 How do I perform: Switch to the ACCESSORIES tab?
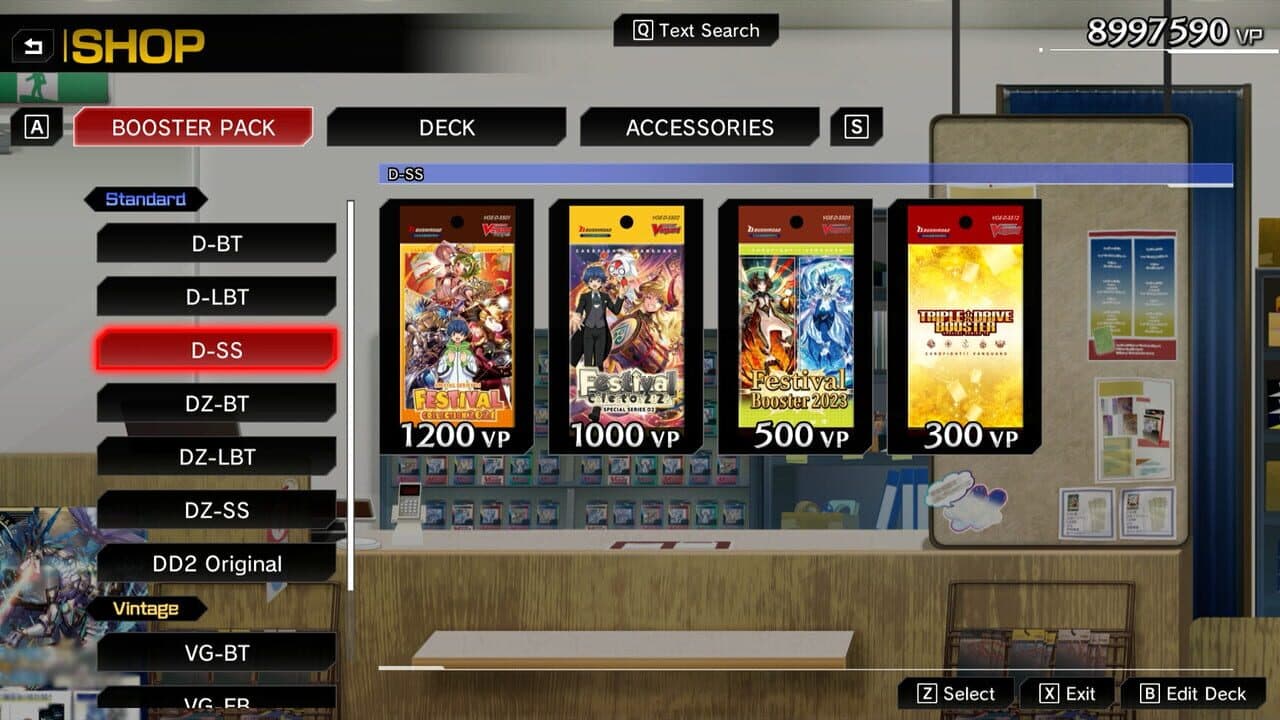coord(699,127)
